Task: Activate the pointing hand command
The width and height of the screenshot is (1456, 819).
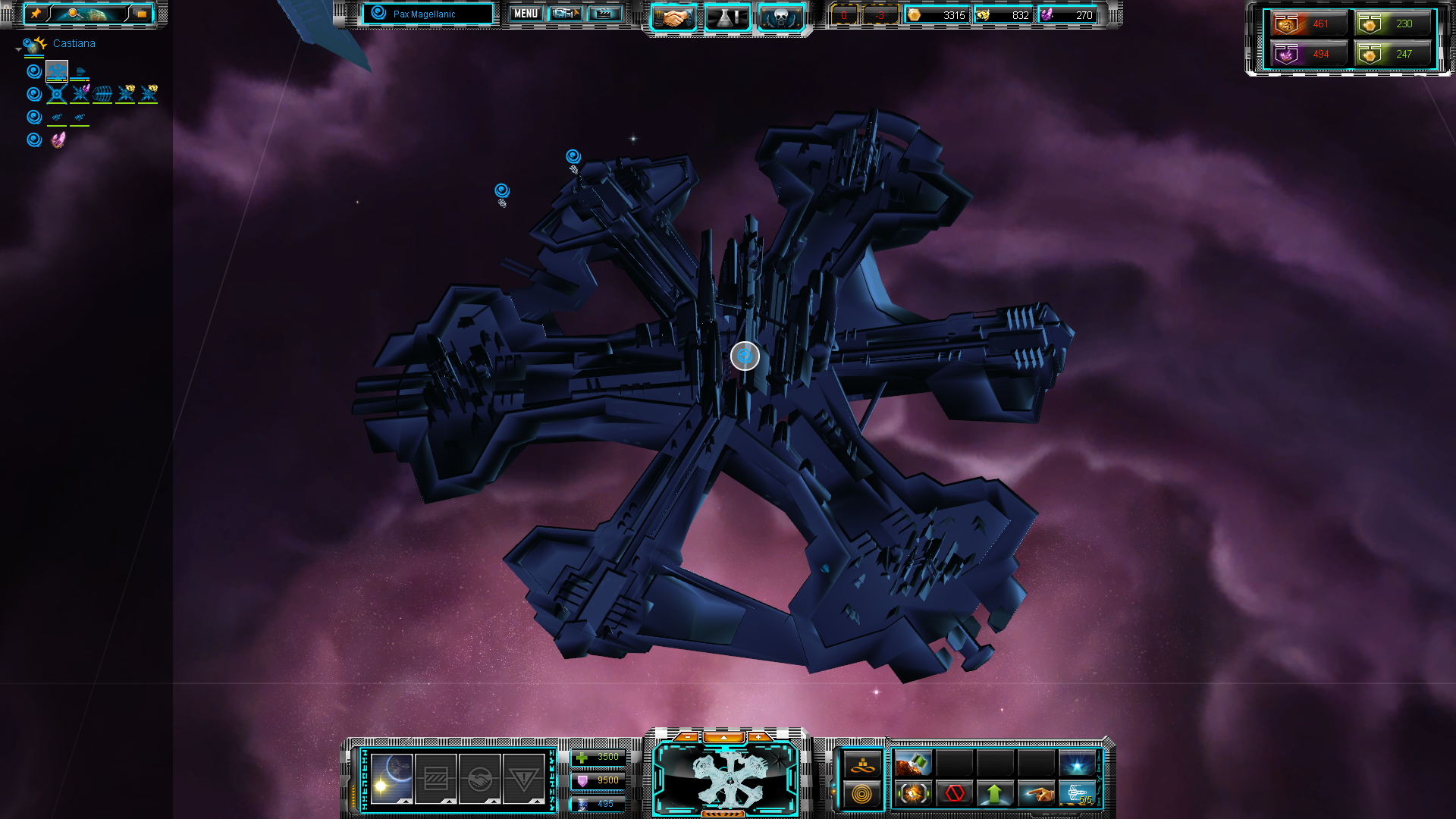Action: [x=1036, y=794]
